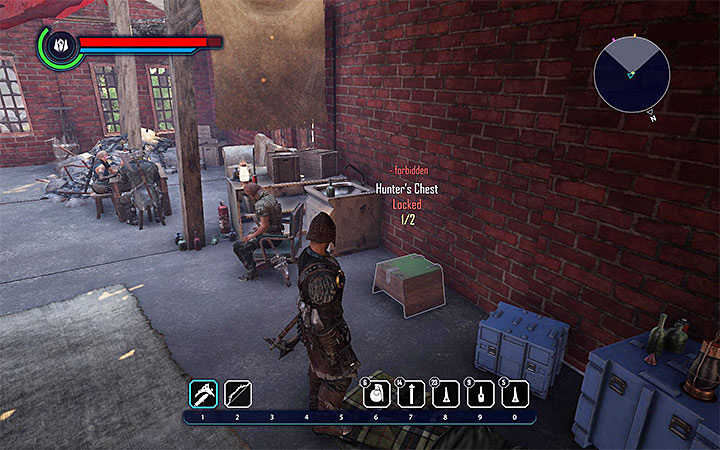Choose the arrow item in slot 7

click(410, 395)
